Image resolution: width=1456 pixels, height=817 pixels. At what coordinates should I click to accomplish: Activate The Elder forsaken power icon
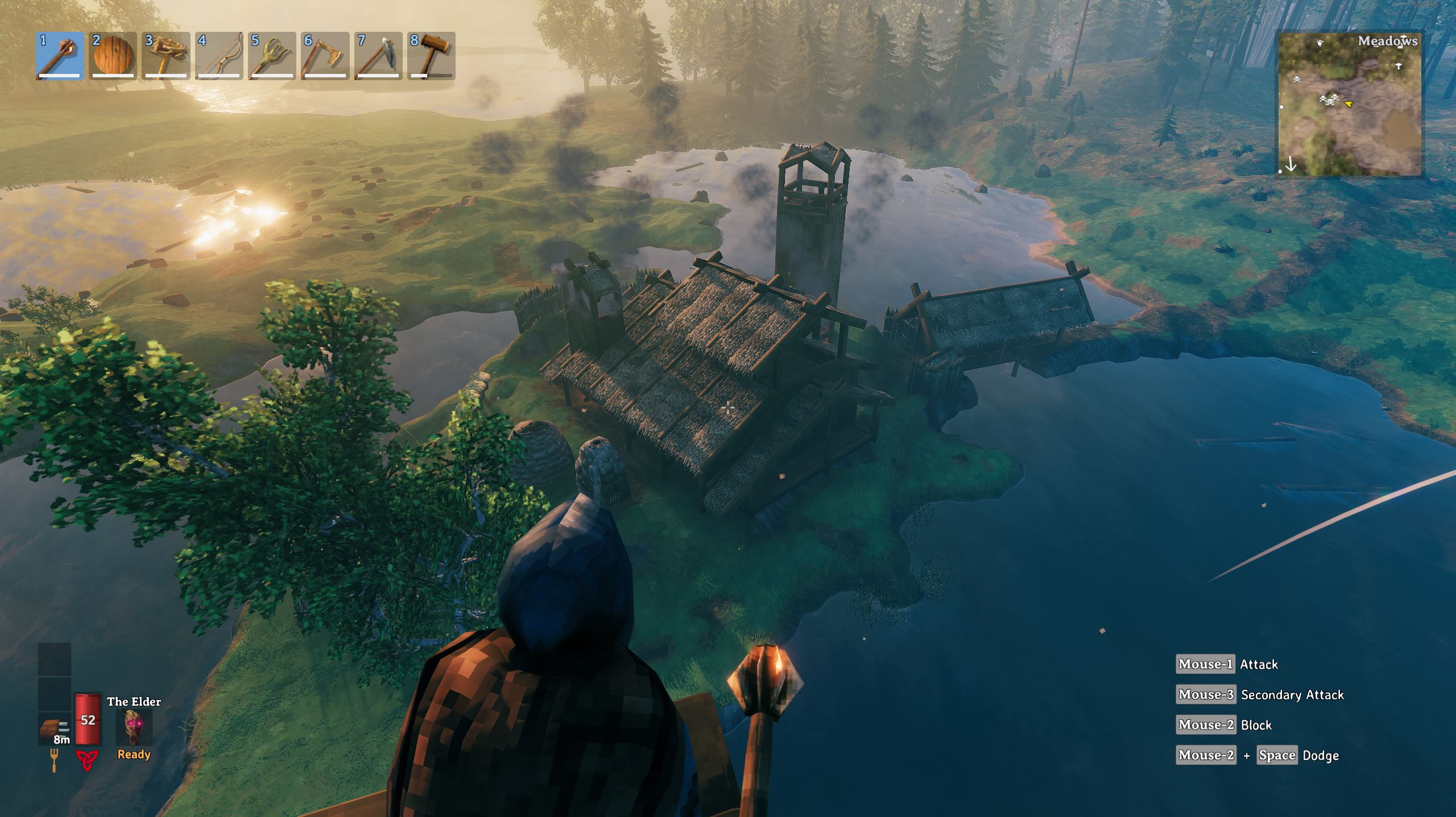click(134, 728)
